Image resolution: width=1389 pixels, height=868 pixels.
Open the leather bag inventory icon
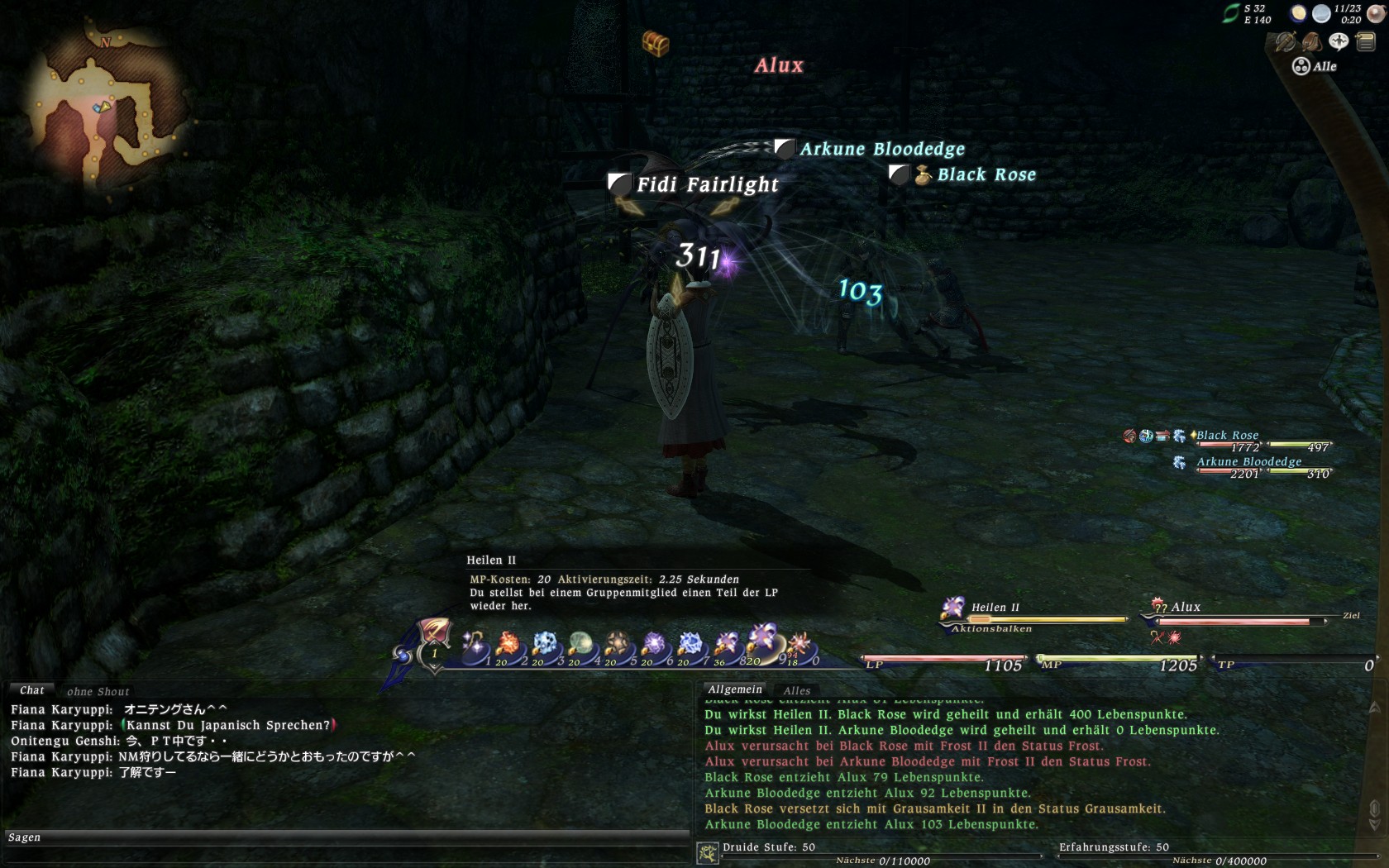click(1311, 41)
